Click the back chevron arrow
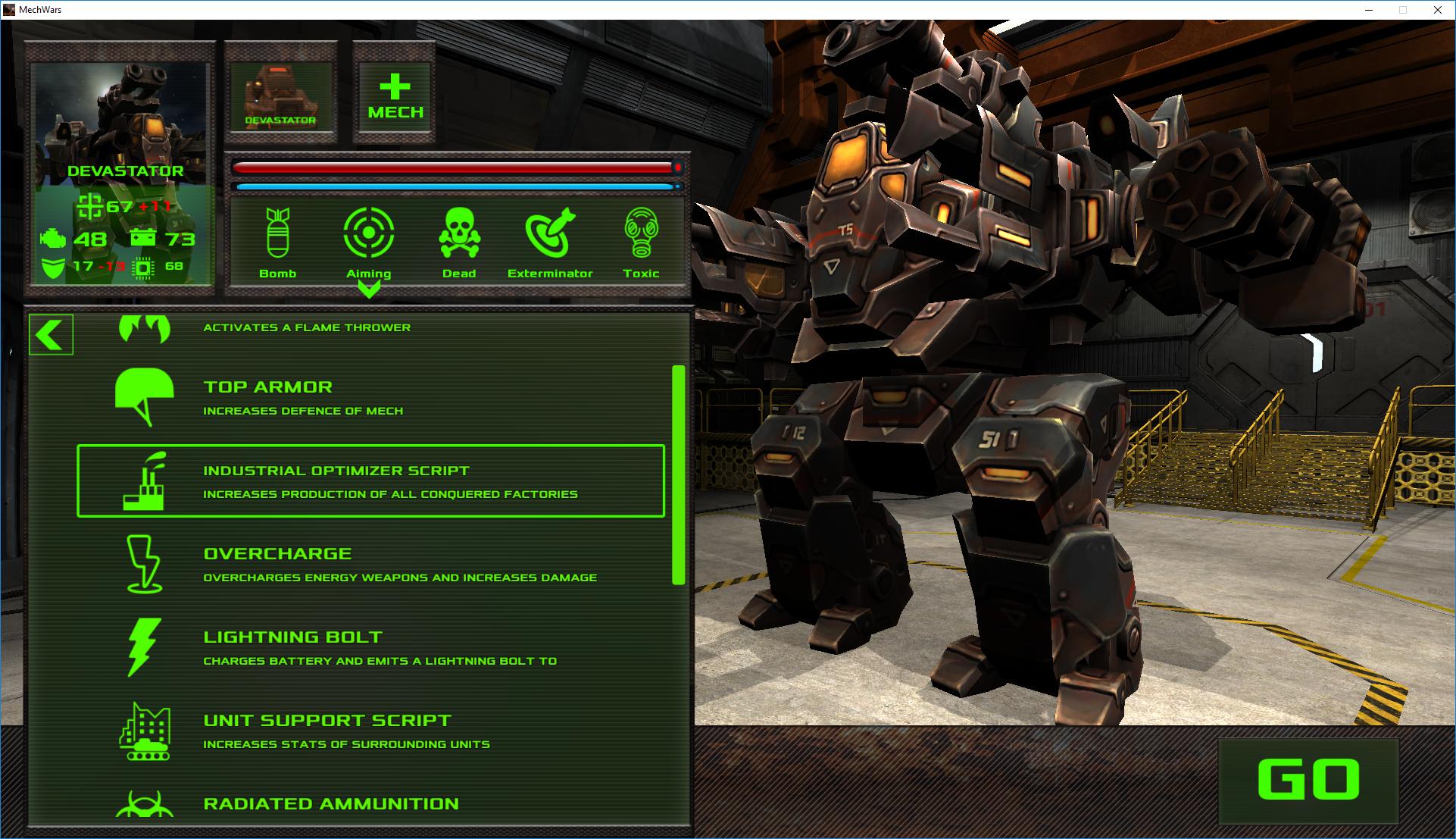The height and width of the screenshot is (839, 1456). [x=50, y=333]
